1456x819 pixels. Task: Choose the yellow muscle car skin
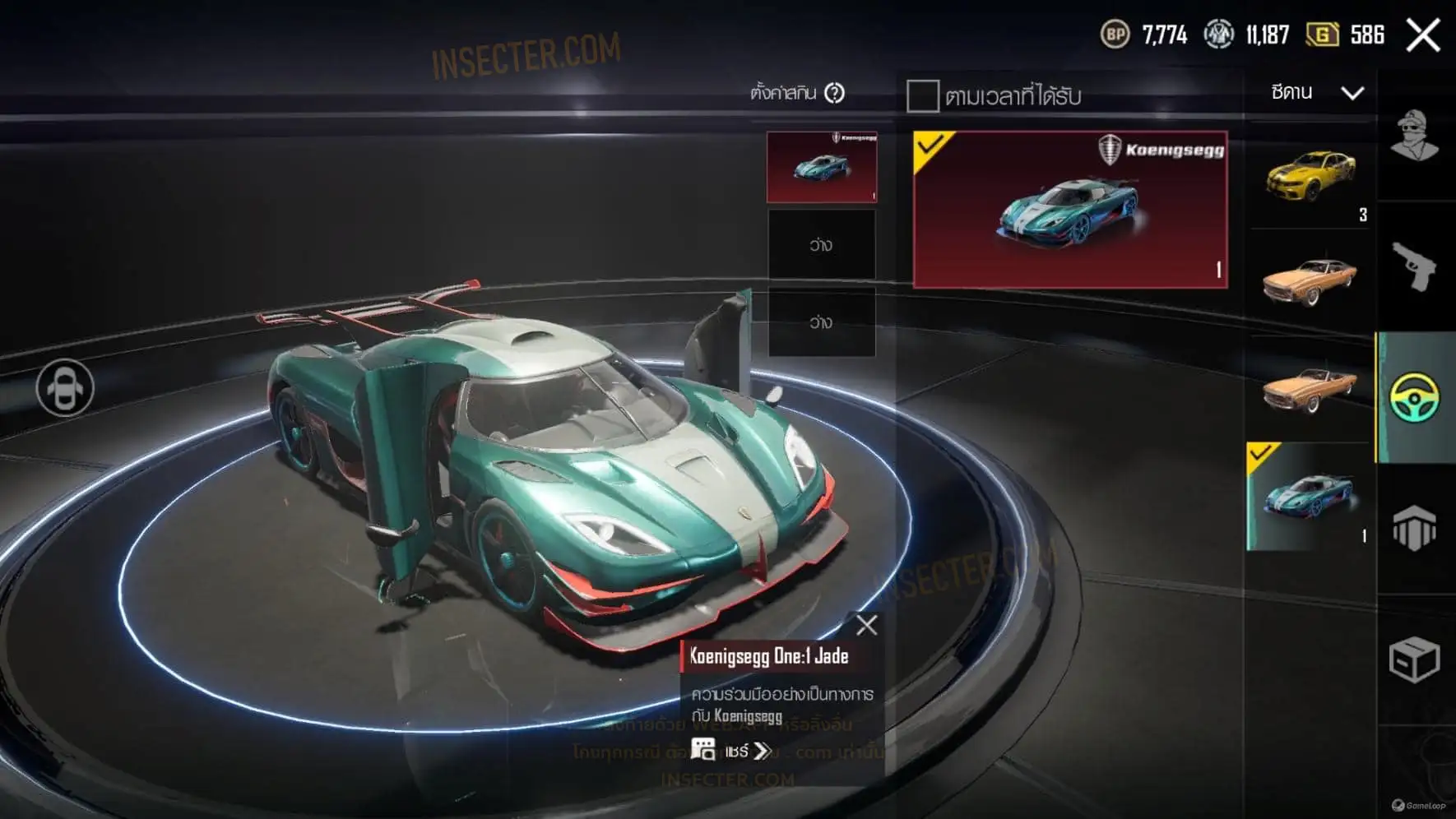pos(1310,175)
